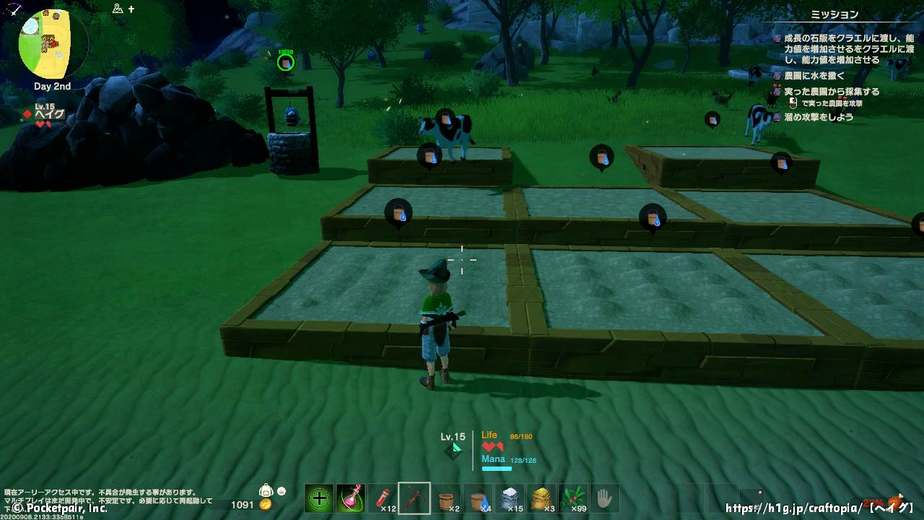Click the ヘイグ player name tag

point(49,114)
